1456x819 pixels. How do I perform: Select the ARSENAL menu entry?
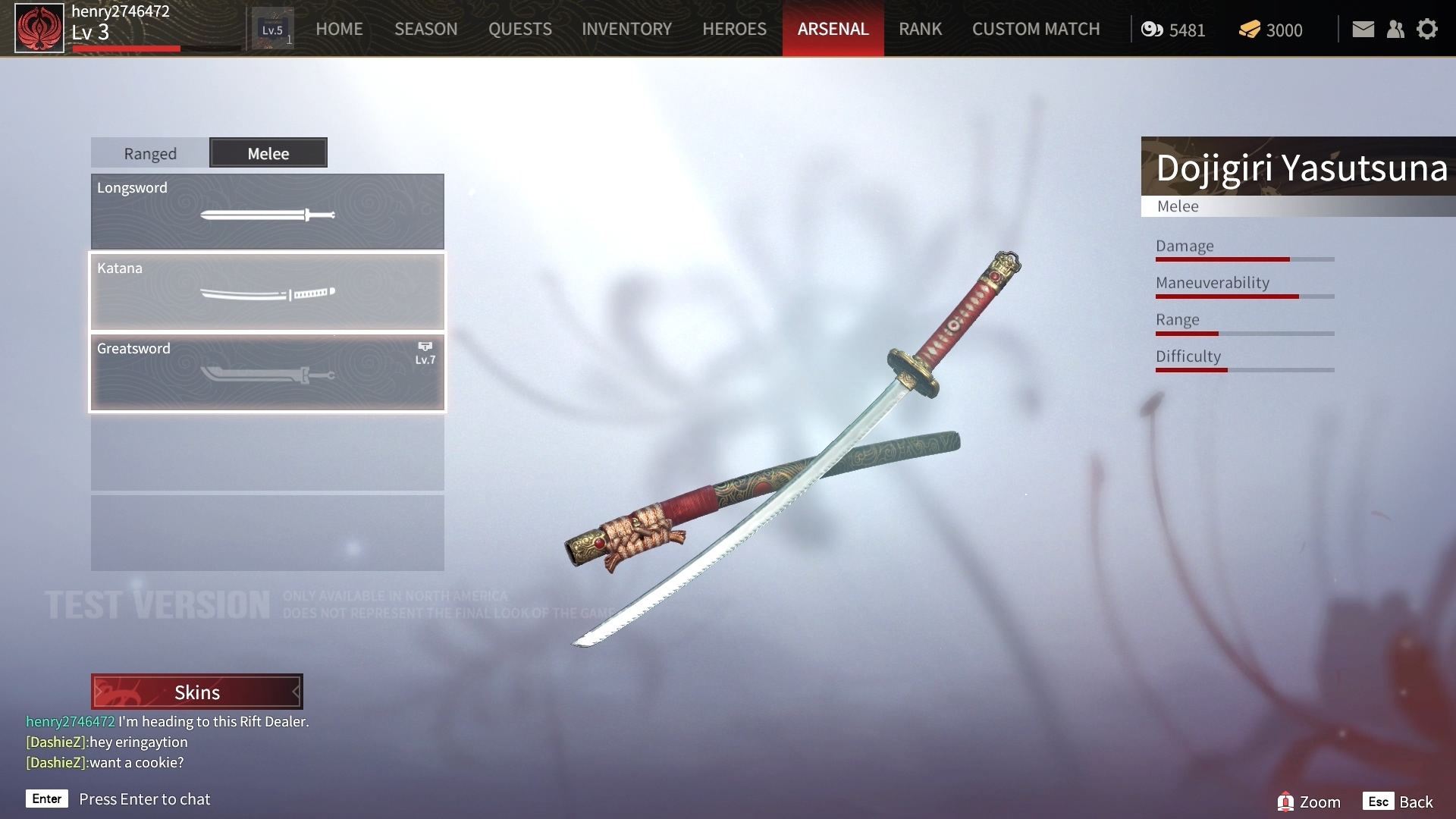coord(833,29)
